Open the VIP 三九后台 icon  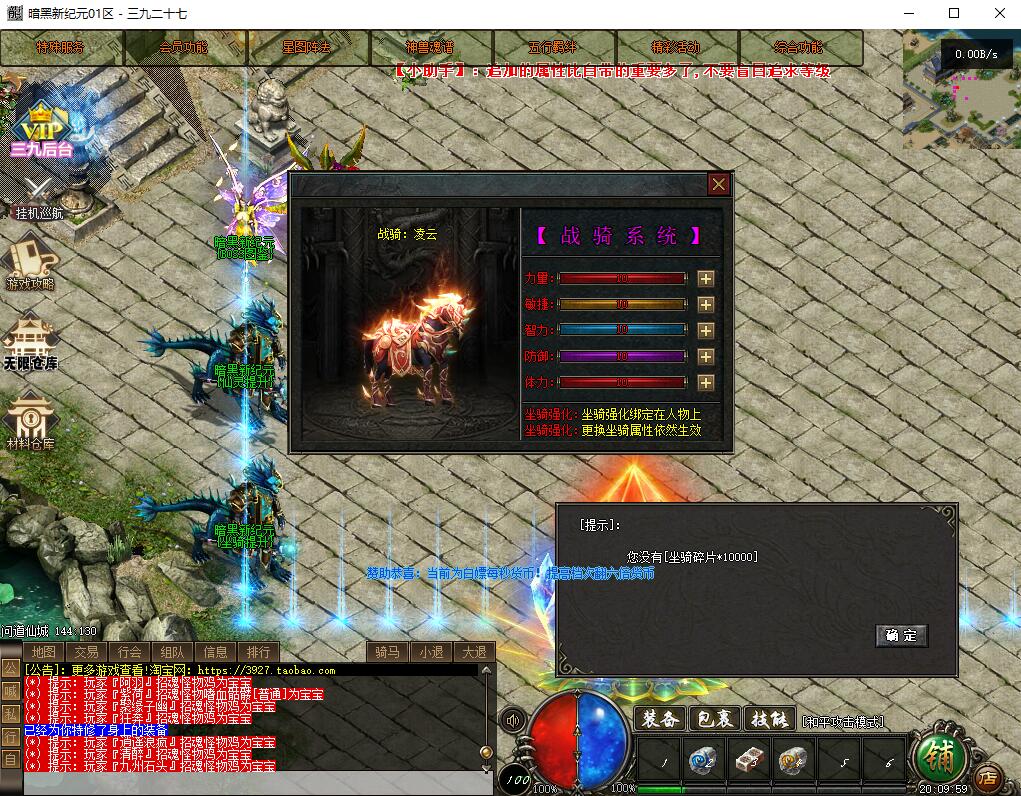(x=42, y=132)
